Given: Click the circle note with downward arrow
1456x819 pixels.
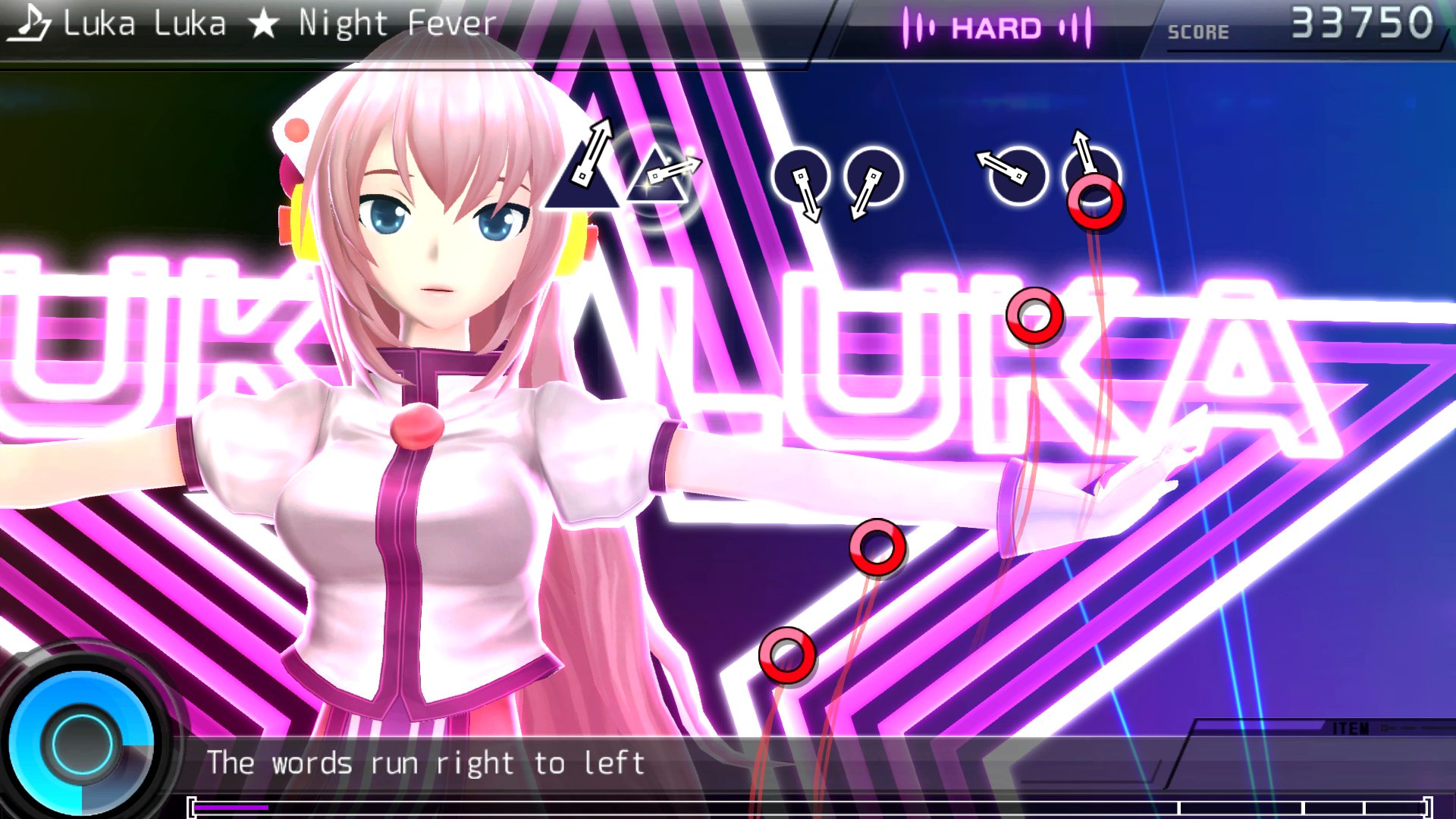Looking at the screenshot, I should tap(802, 176).
